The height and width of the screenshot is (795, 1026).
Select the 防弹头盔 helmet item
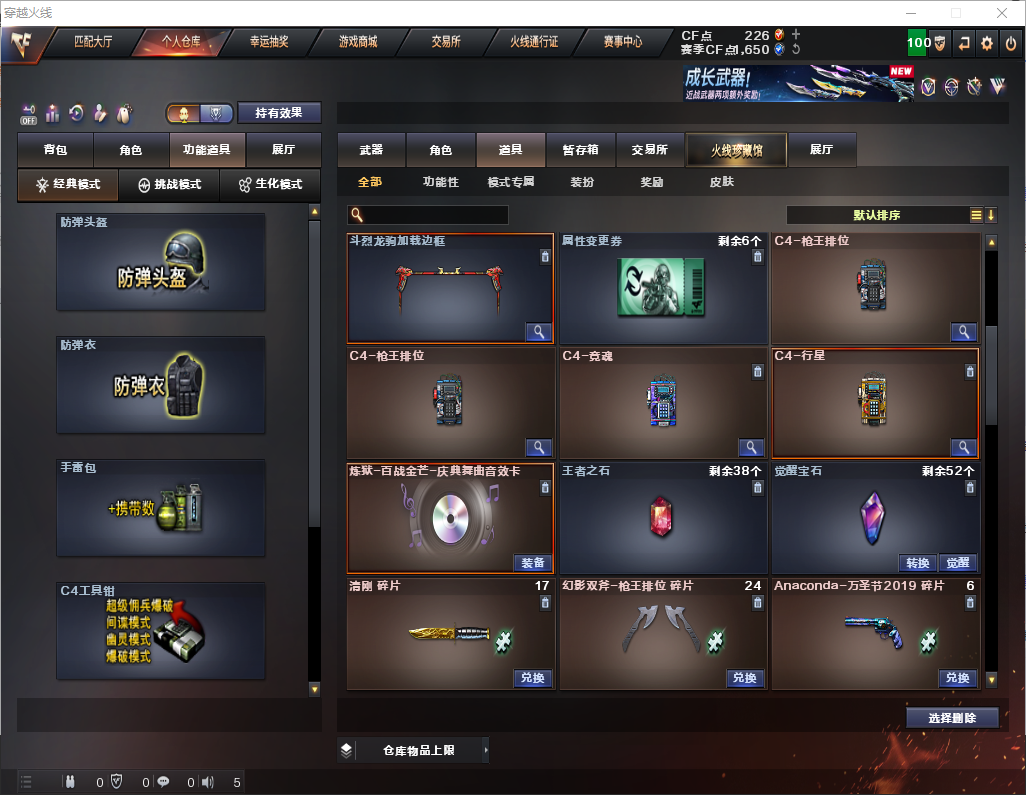click(x=161, y=262)
